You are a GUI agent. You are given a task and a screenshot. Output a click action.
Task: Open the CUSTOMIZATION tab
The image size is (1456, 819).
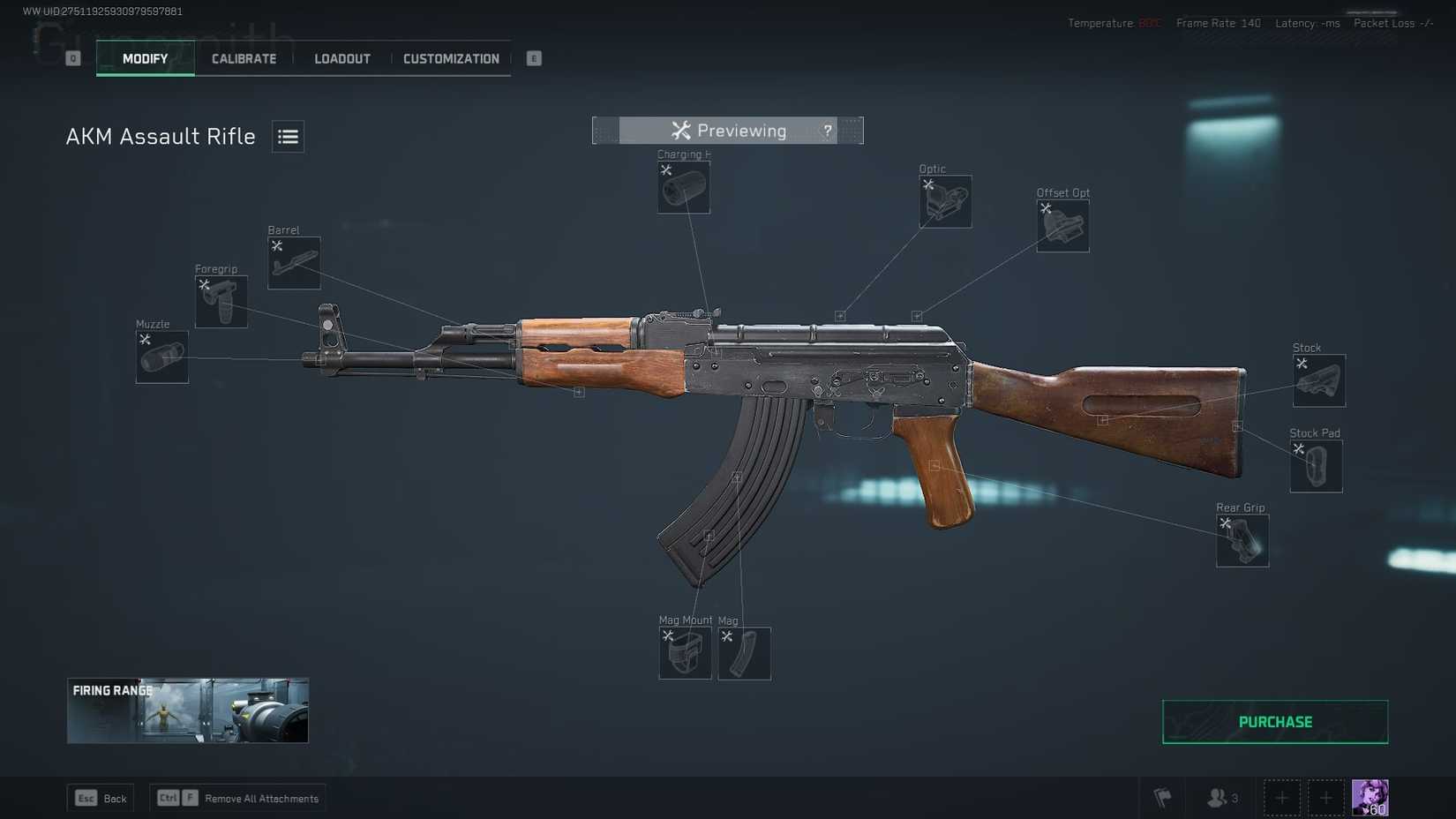coord(451,58)
